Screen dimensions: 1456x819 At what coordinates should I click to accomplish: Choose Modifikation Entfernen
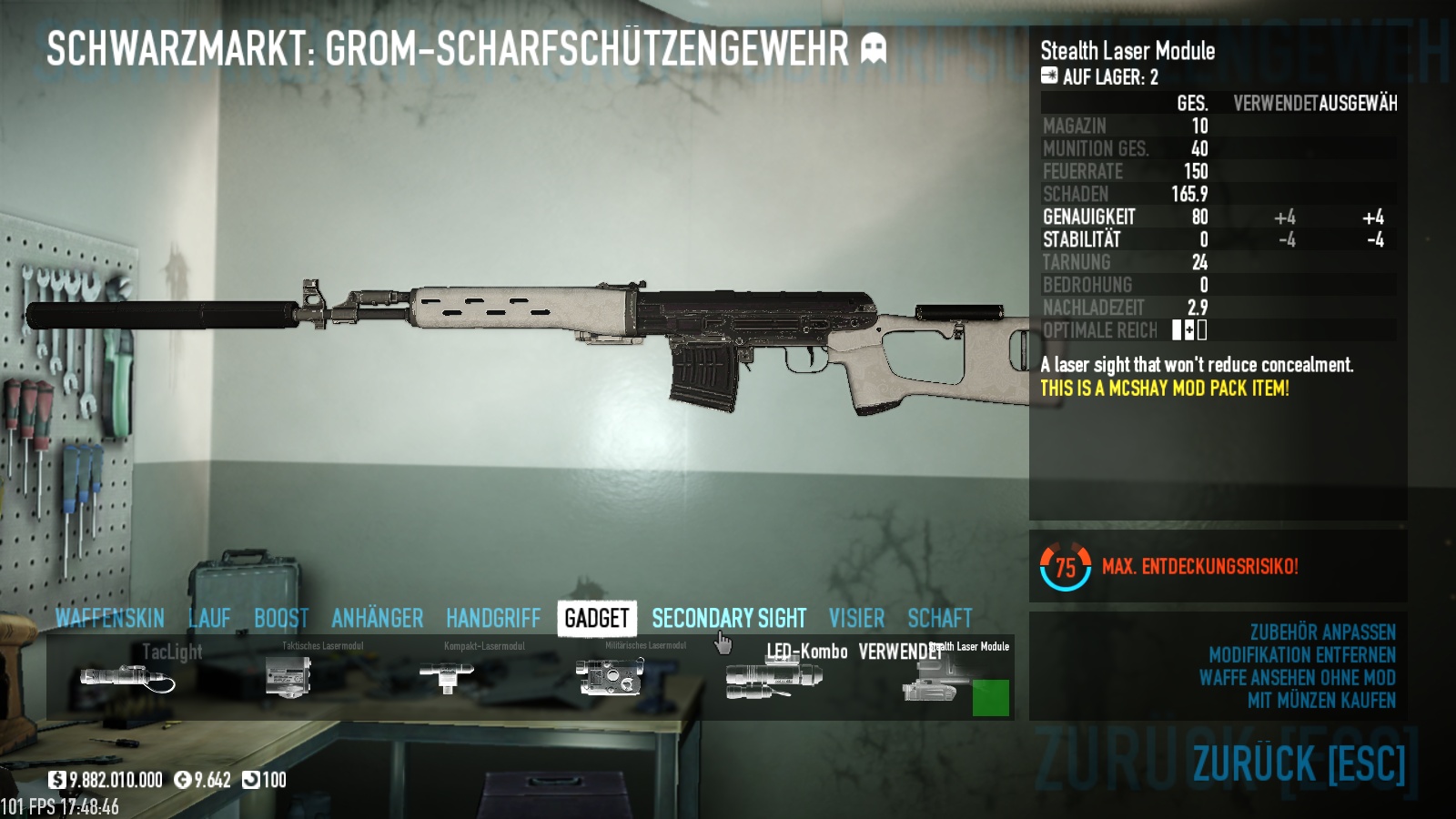pyautogui.click(x=1301, y=655)
